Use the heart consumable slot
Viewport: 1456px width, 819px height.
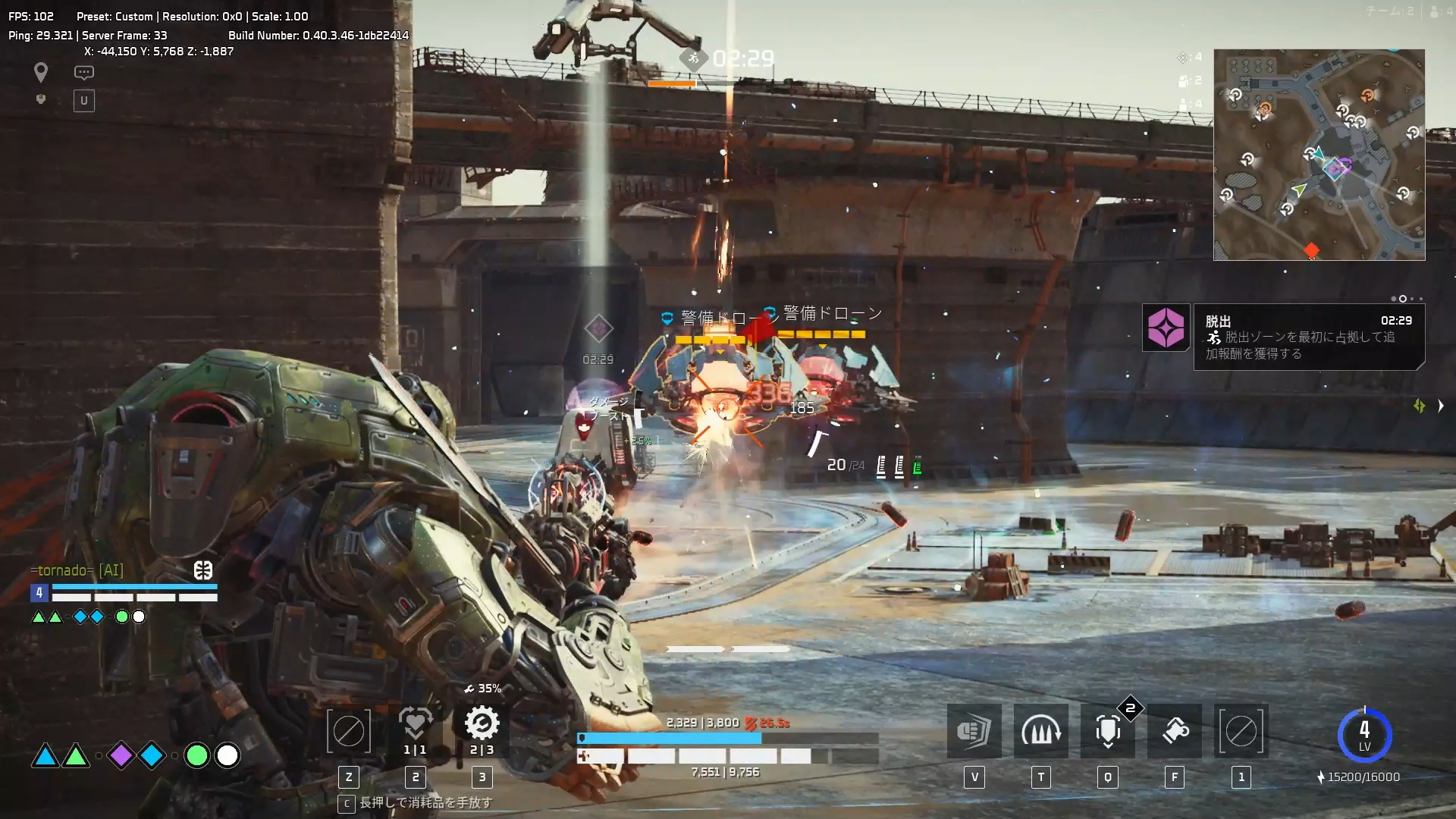[415, 725]
